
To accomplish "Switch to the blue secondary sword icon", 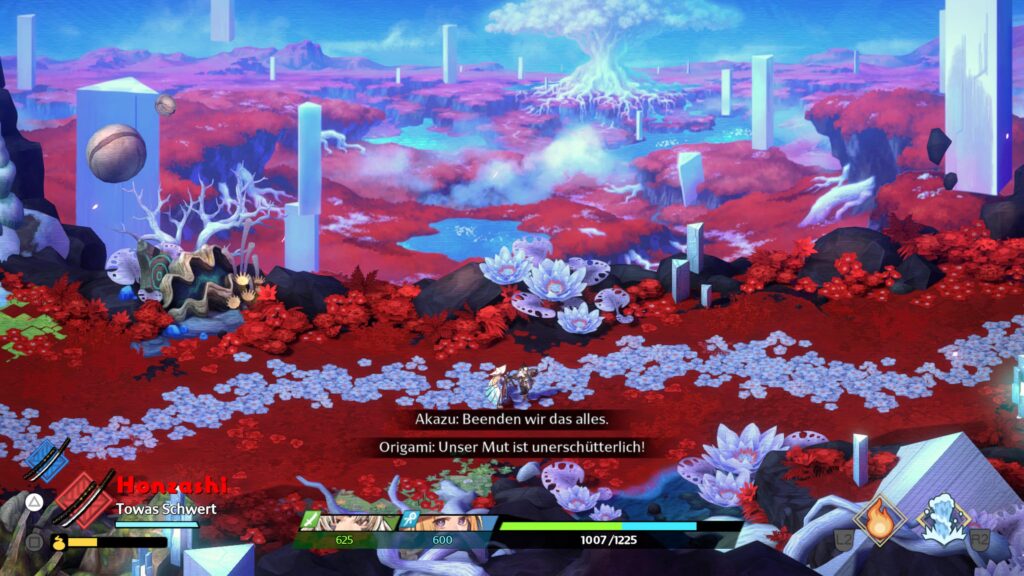I will tap(46, 462).
